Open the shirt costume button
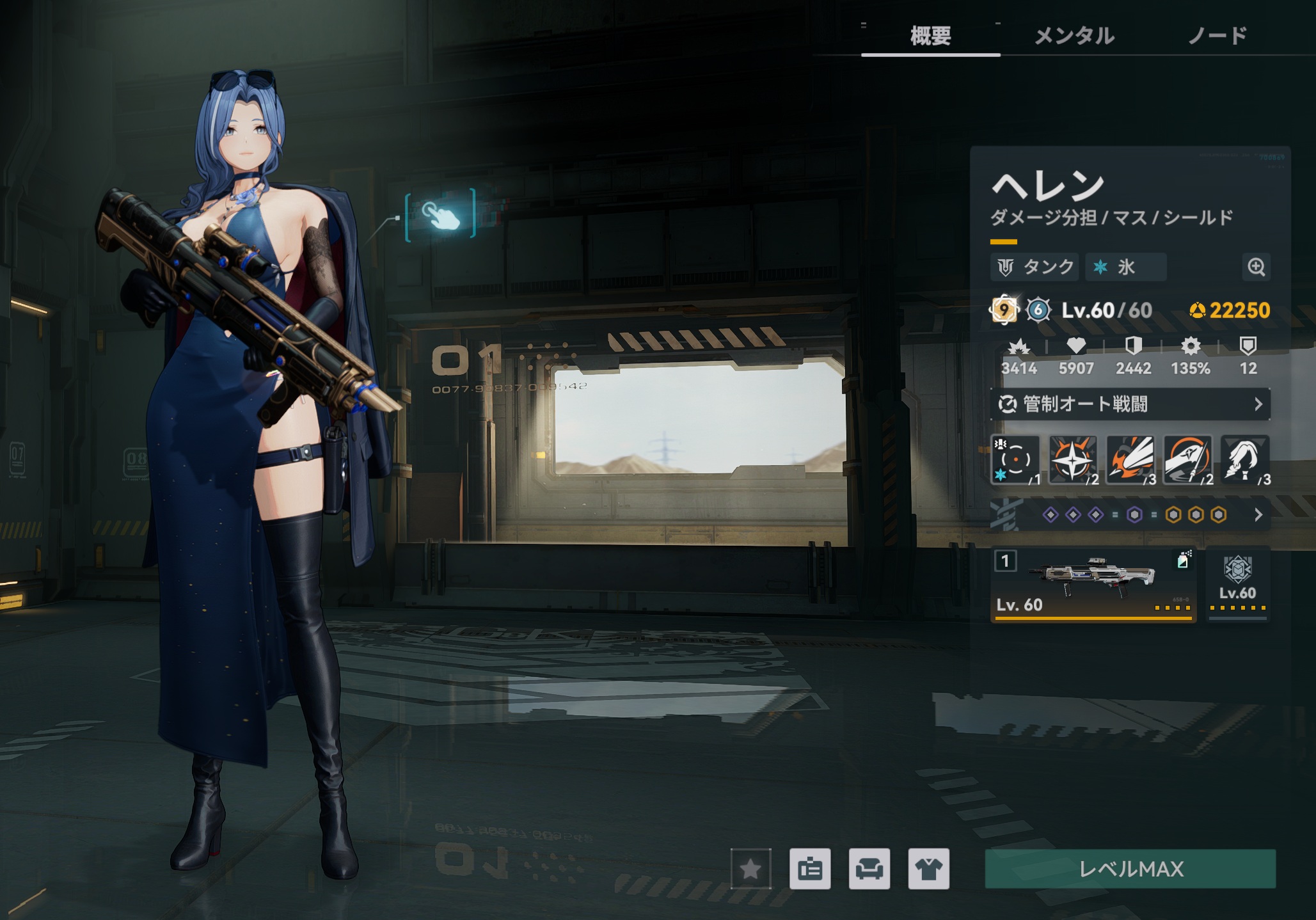This screenshot has height=920, width=1316. pyautogui.click(x=928, y=869)
